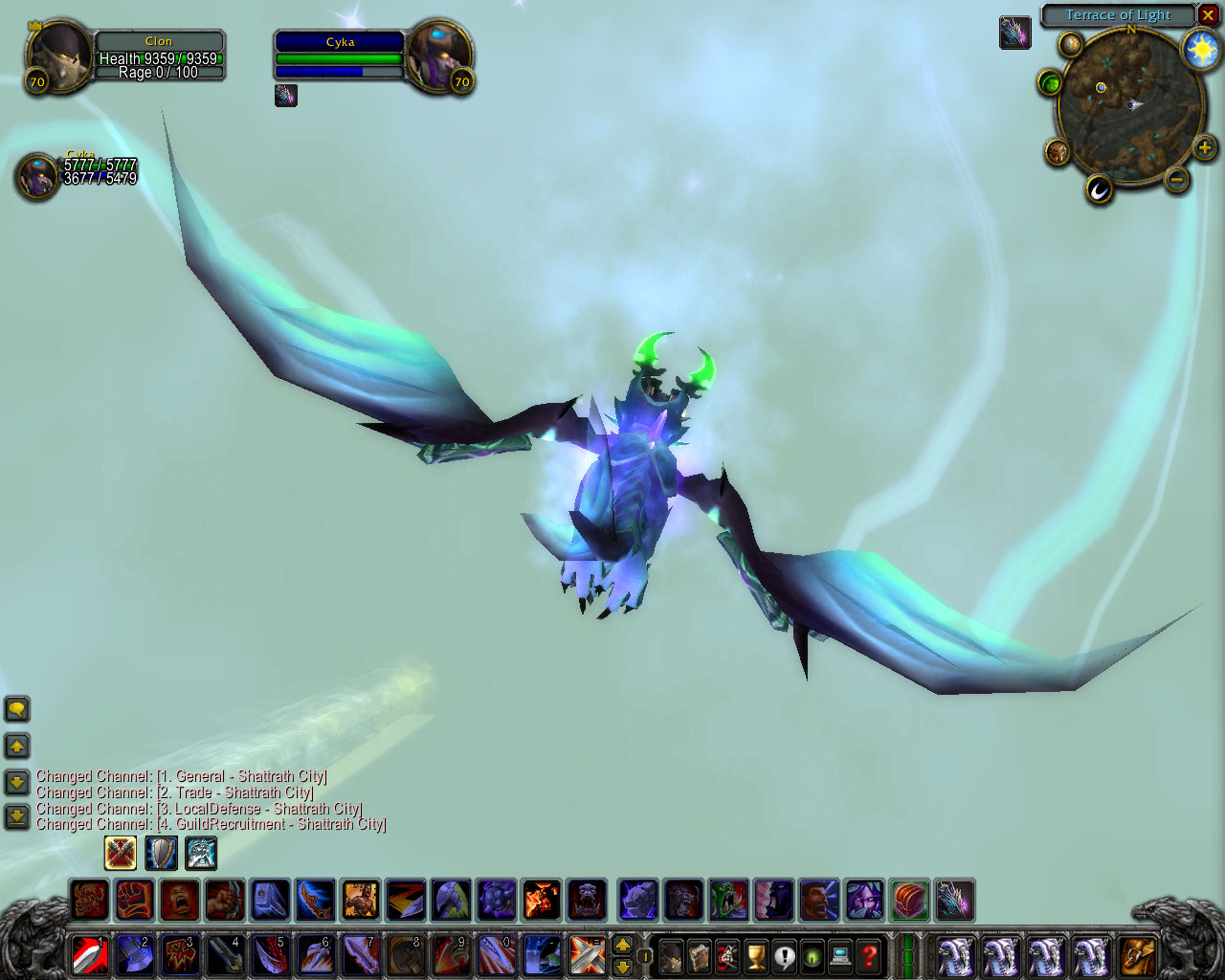Open the day-night sun indicator on the minimap
The image size is (1225, 980).
tap(1201, 50)
